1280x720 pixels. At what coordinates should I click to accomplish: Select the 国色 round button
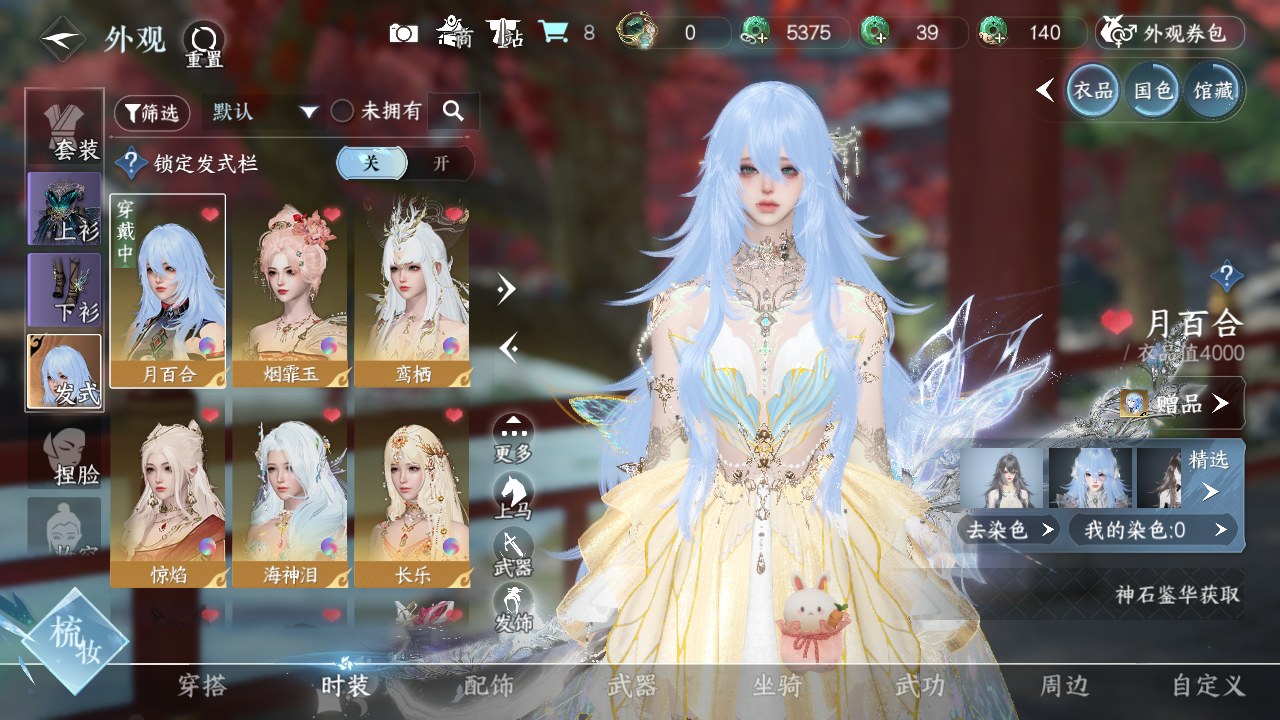(1152, 91)
